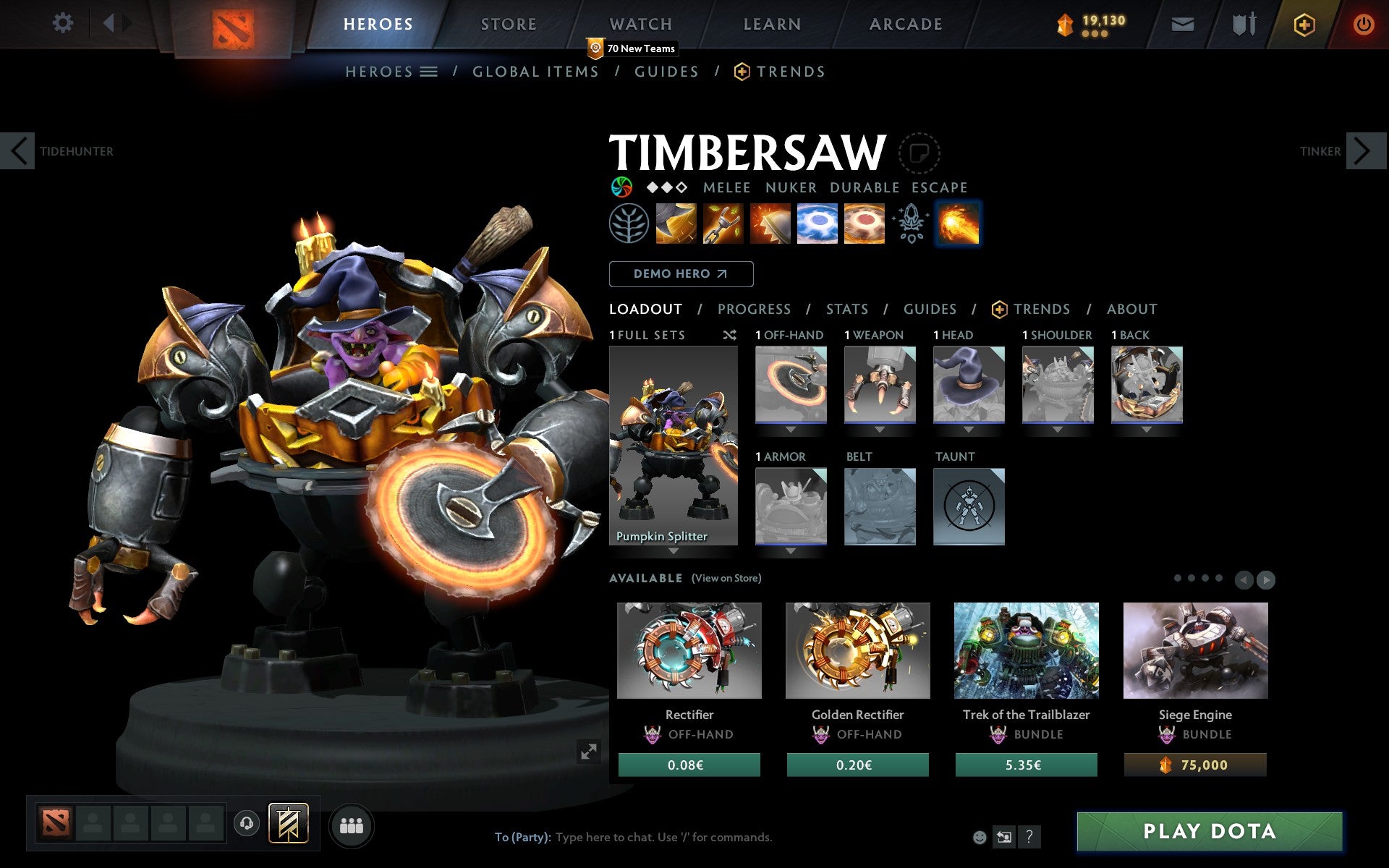Open Dota Plus via the orange plus icon

pos(1303,23)
